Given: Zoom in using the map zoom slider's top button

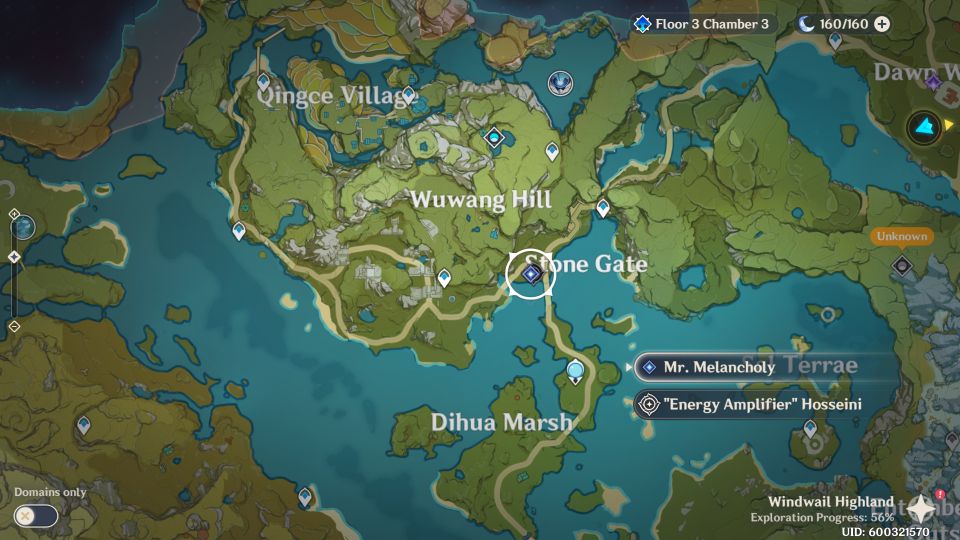Looking at the screenshot, I should pyautogui.click(x=14, y=214).
